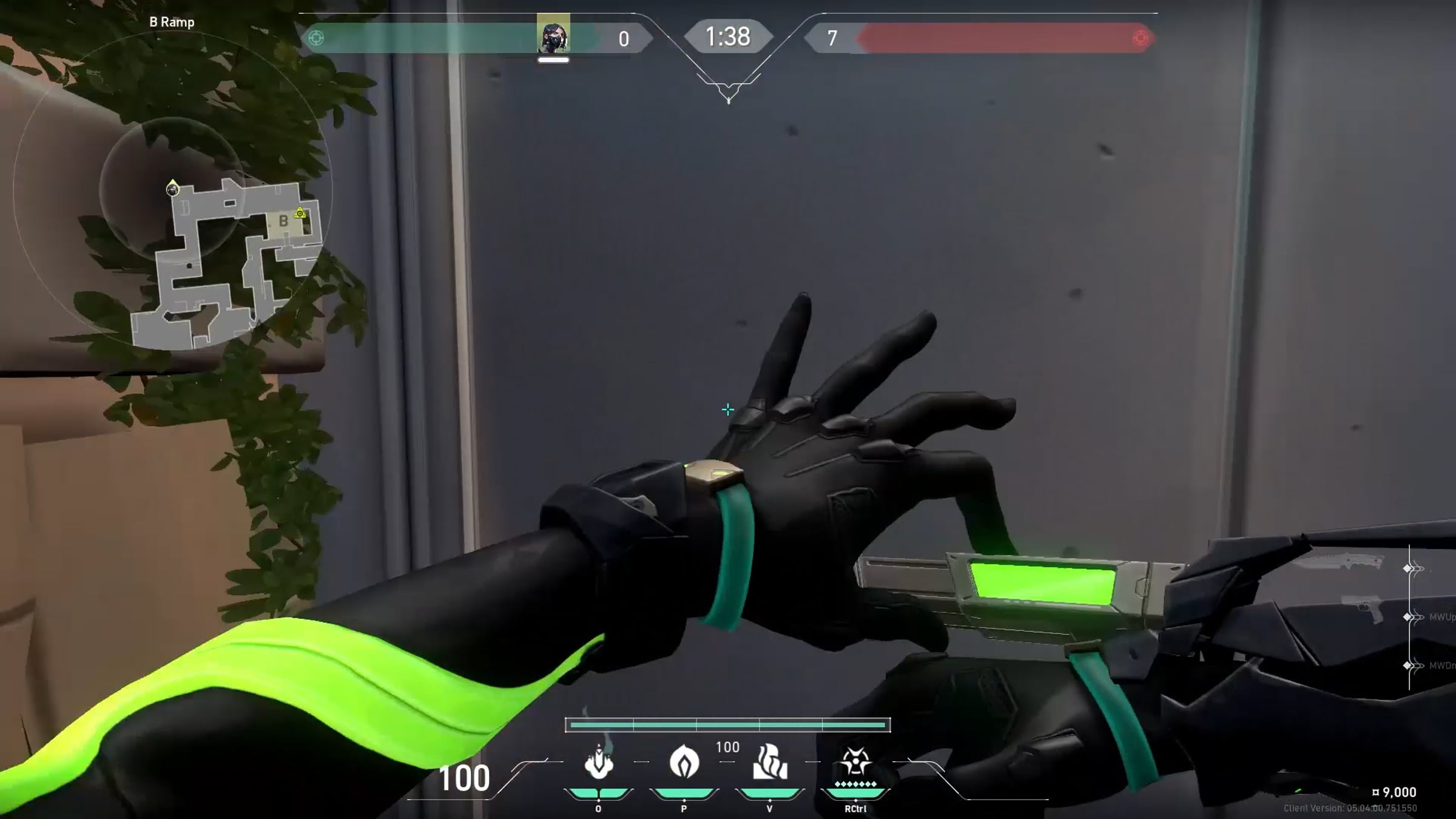
Task: Click the B site marker on minimap
Action: click(283, 221)
